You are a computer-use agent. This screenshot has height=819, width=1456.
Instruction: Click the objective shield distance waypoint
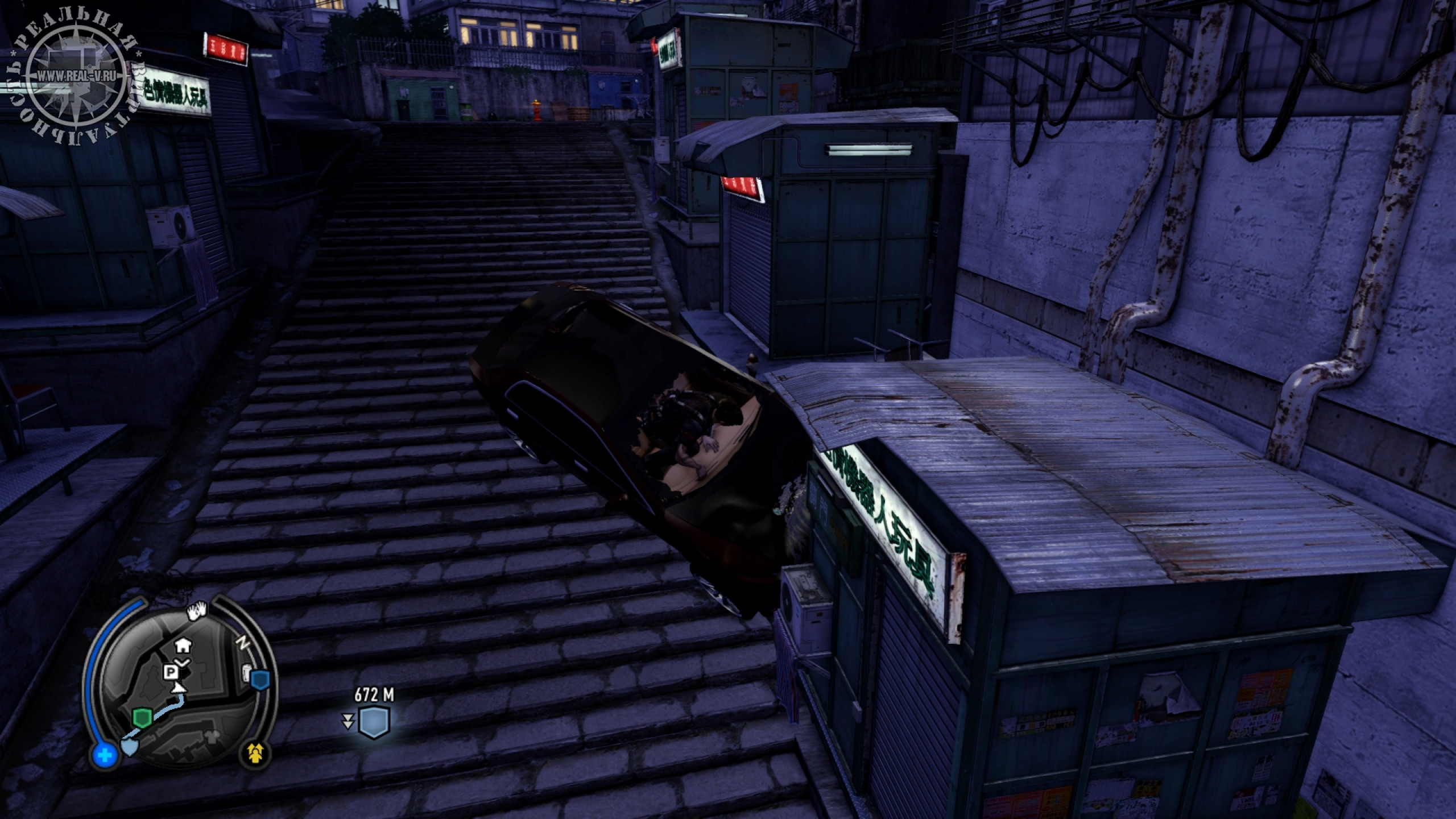pos(374,723)
